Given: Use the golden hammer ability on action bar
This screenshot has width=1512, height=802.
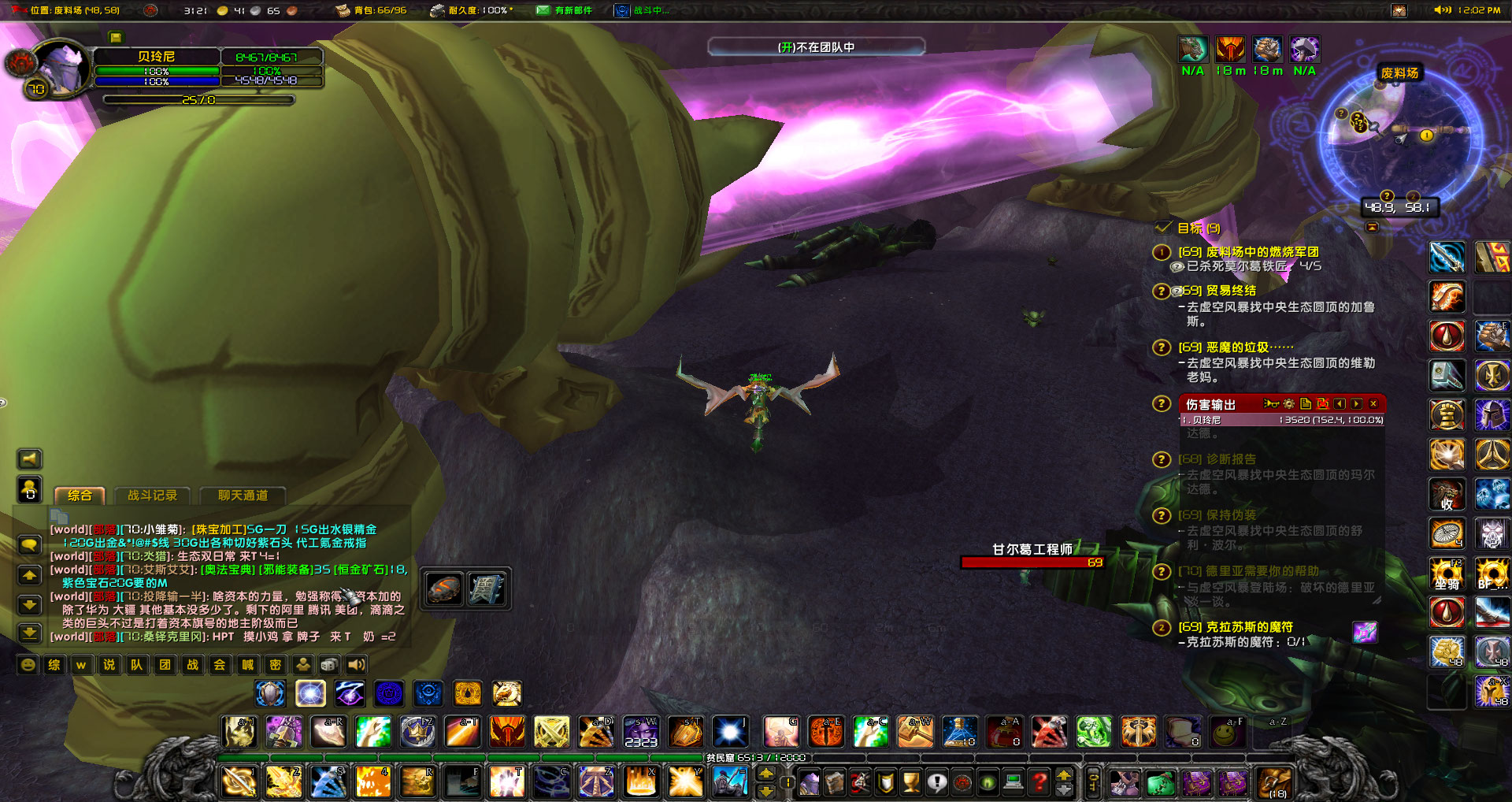Looking at the screenshot, I should [915, 733].
